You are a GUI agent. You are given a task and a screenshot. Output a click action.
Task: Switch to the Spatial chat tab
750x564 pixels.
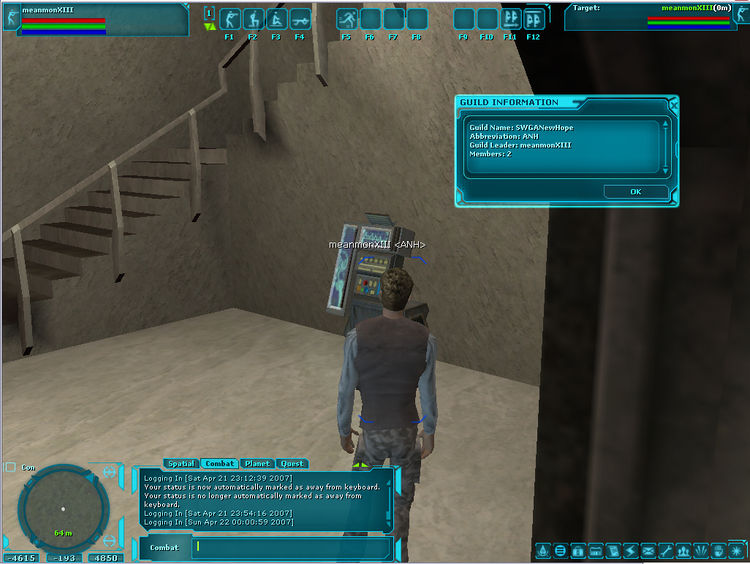pyautogui.click(x=181, y=464)
